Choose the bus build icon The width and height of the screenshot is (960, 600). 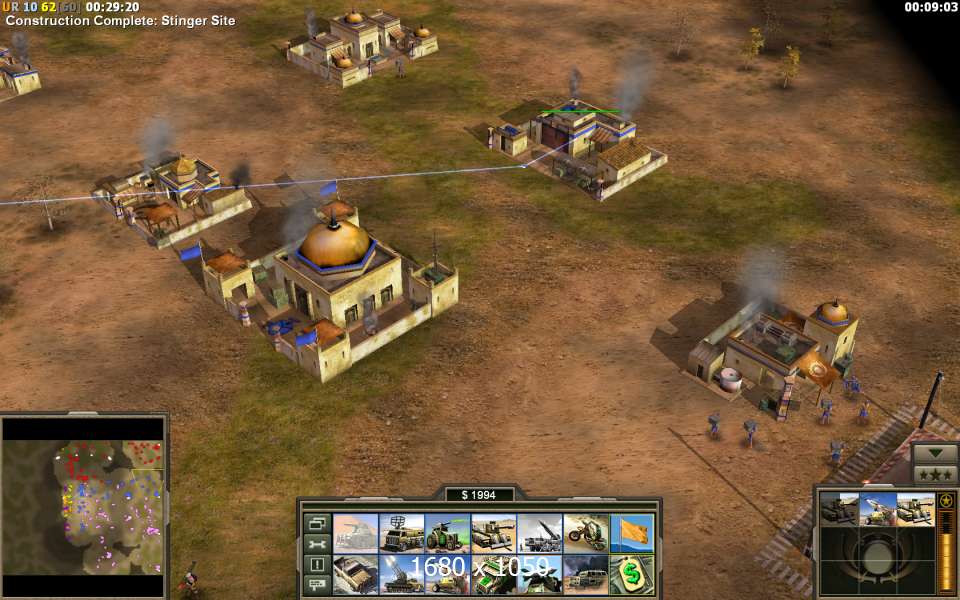[x=586, y=574]
